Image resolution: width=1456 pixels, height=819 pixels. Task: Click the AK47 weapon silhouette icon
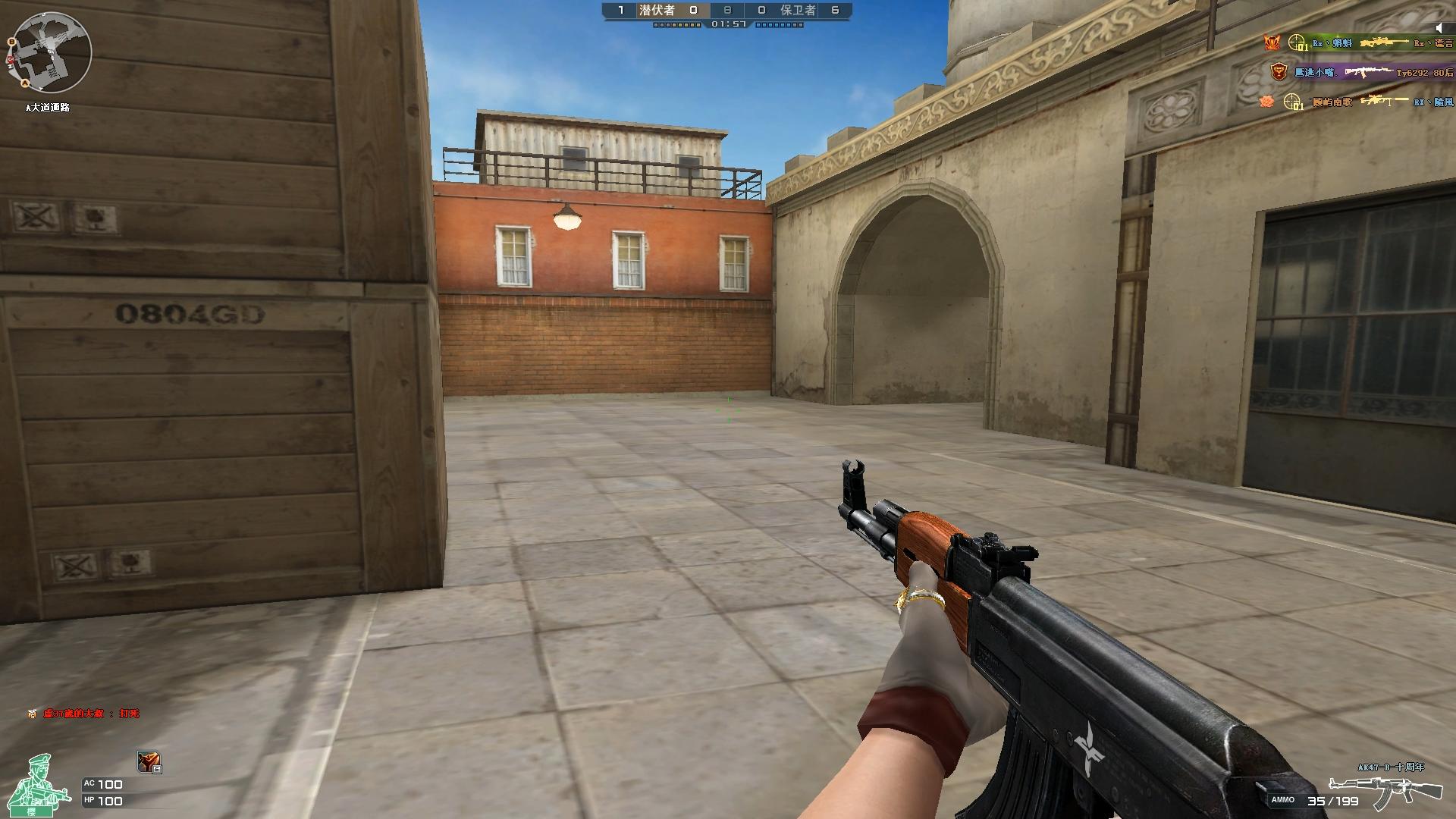[x=1387, y=791]
